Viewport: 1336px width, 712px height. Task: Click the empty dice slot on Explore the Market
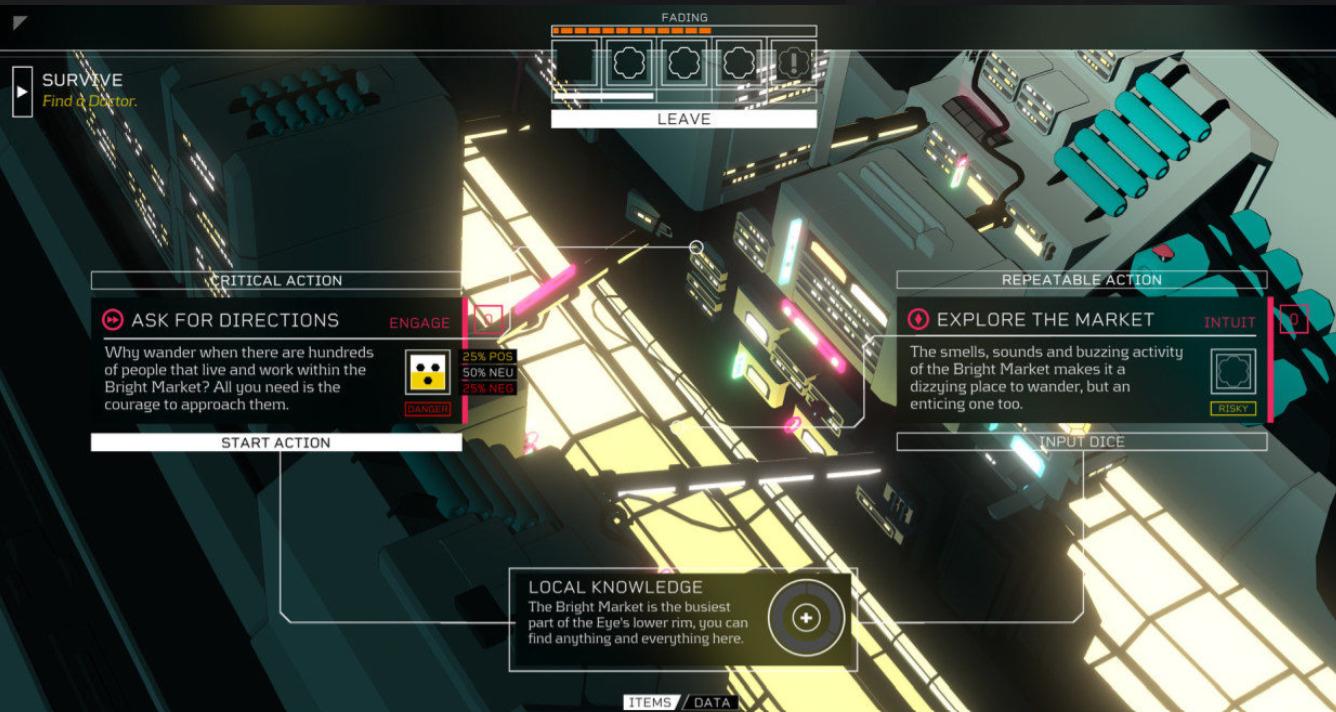(1233, 372)
